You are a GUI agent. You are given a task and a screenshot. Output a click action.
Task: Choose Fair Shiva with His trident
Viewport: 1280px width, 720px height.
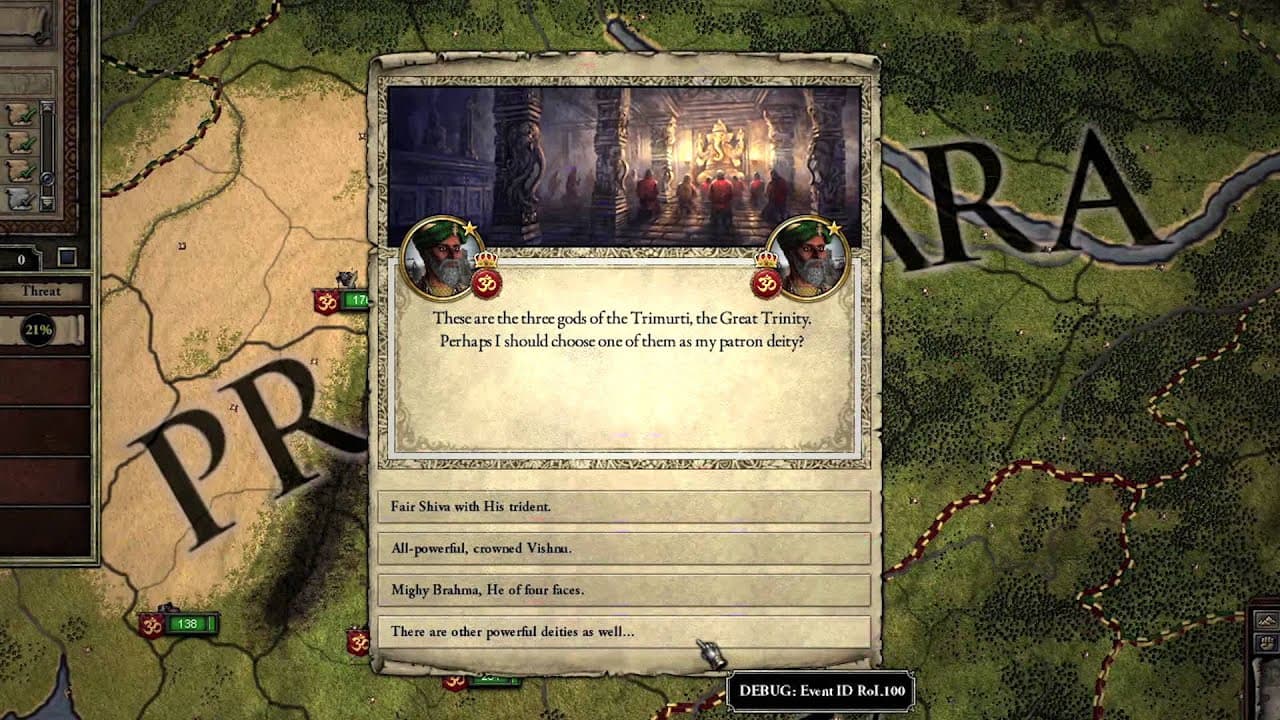coord(624,506)
